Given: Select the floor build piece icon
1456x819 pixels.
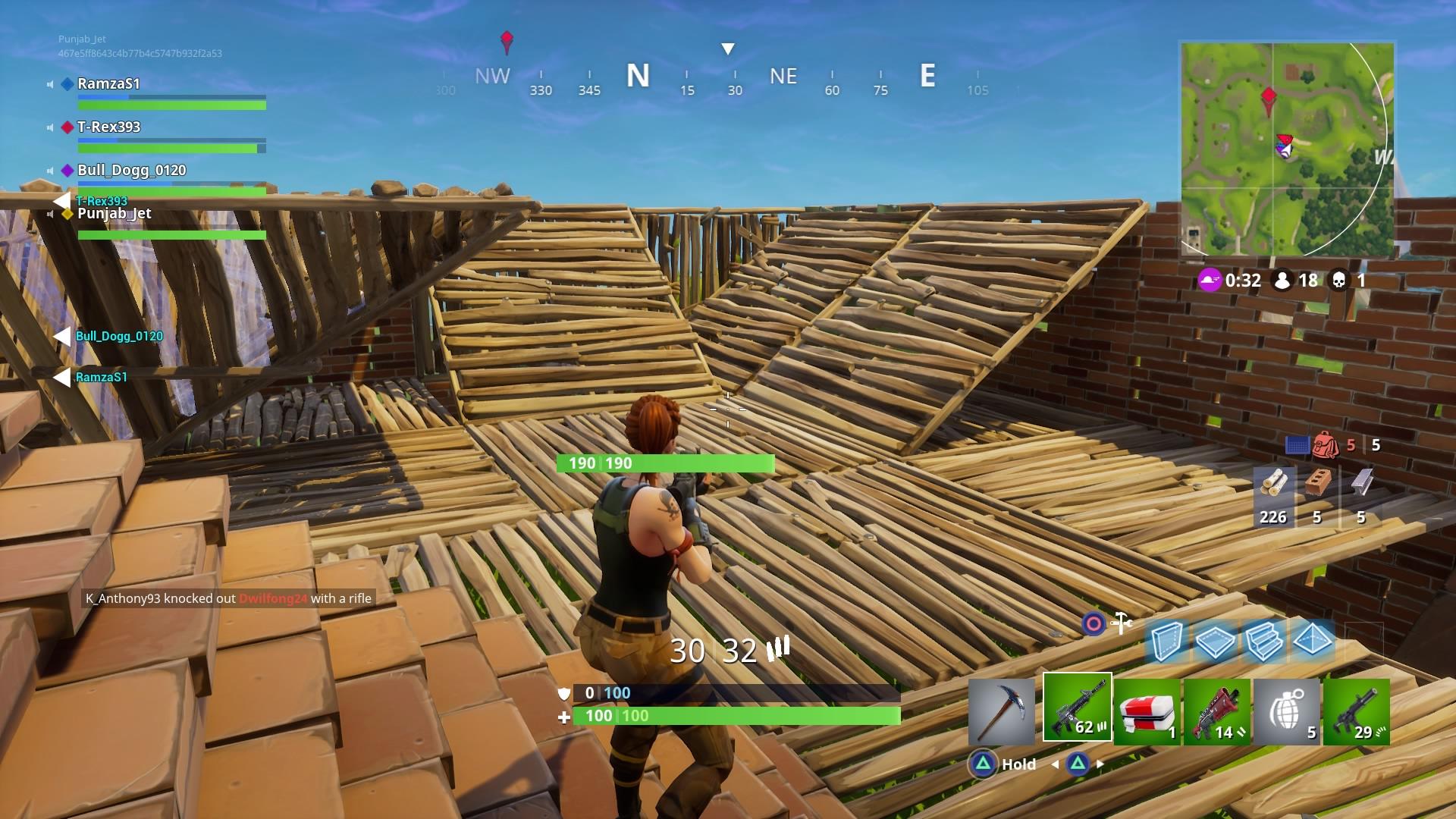Looking at the screenshot, I should [x=1214, y=641].
